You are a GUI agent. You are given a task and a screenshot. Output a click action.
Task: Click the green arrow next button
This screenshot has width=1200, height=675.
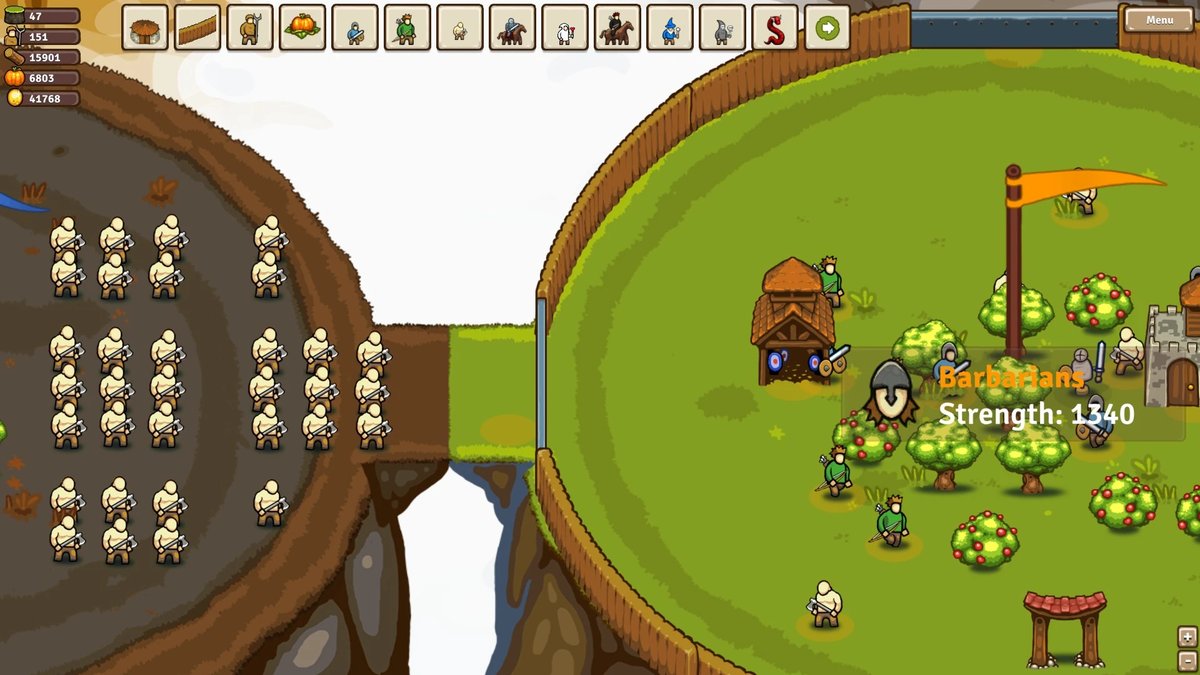tap(827, 28)
